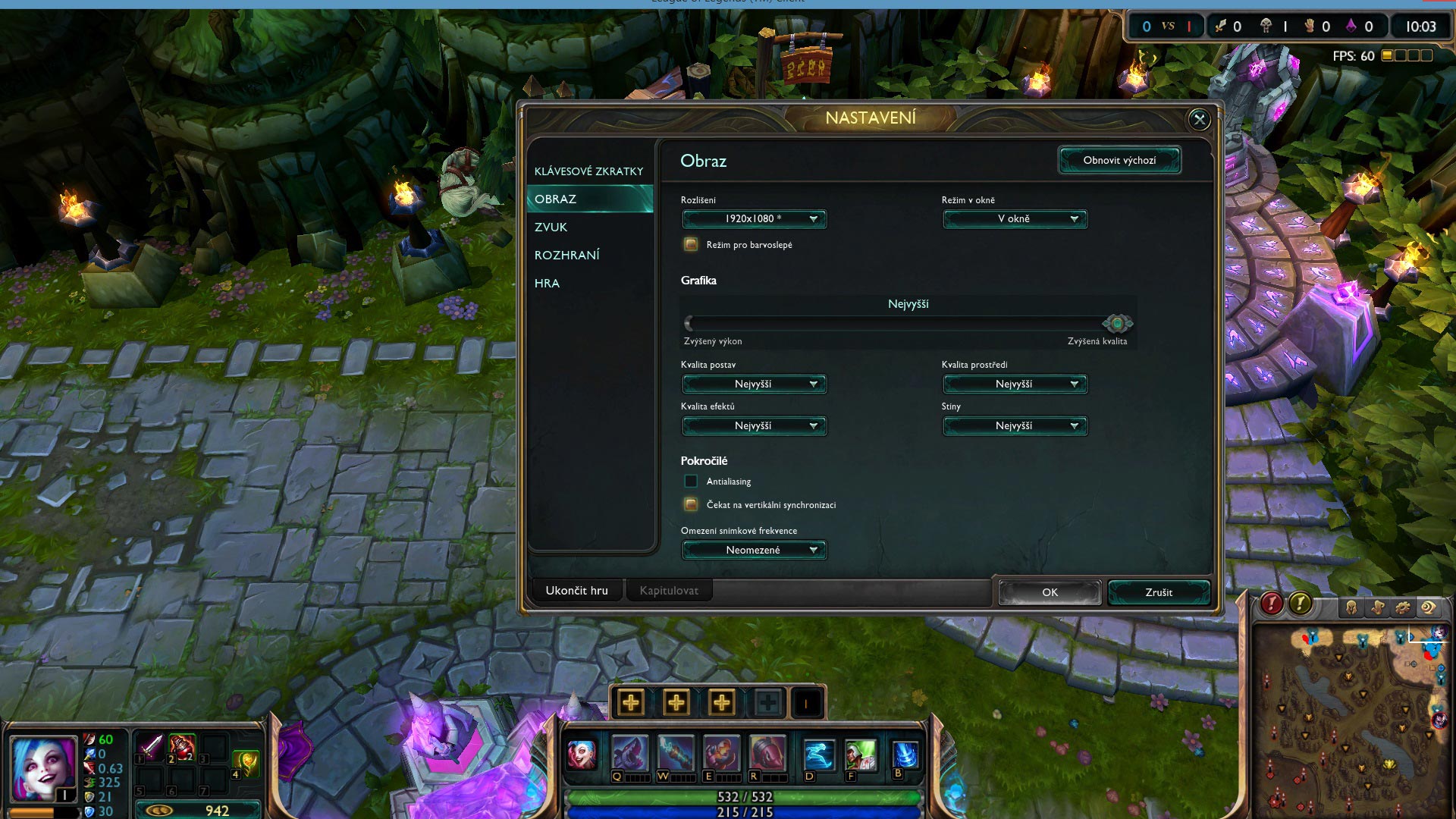Close the Nastavení settings window
Image resolution: width=1456 pixels, height=819 pixels.
coord(1199,119)
